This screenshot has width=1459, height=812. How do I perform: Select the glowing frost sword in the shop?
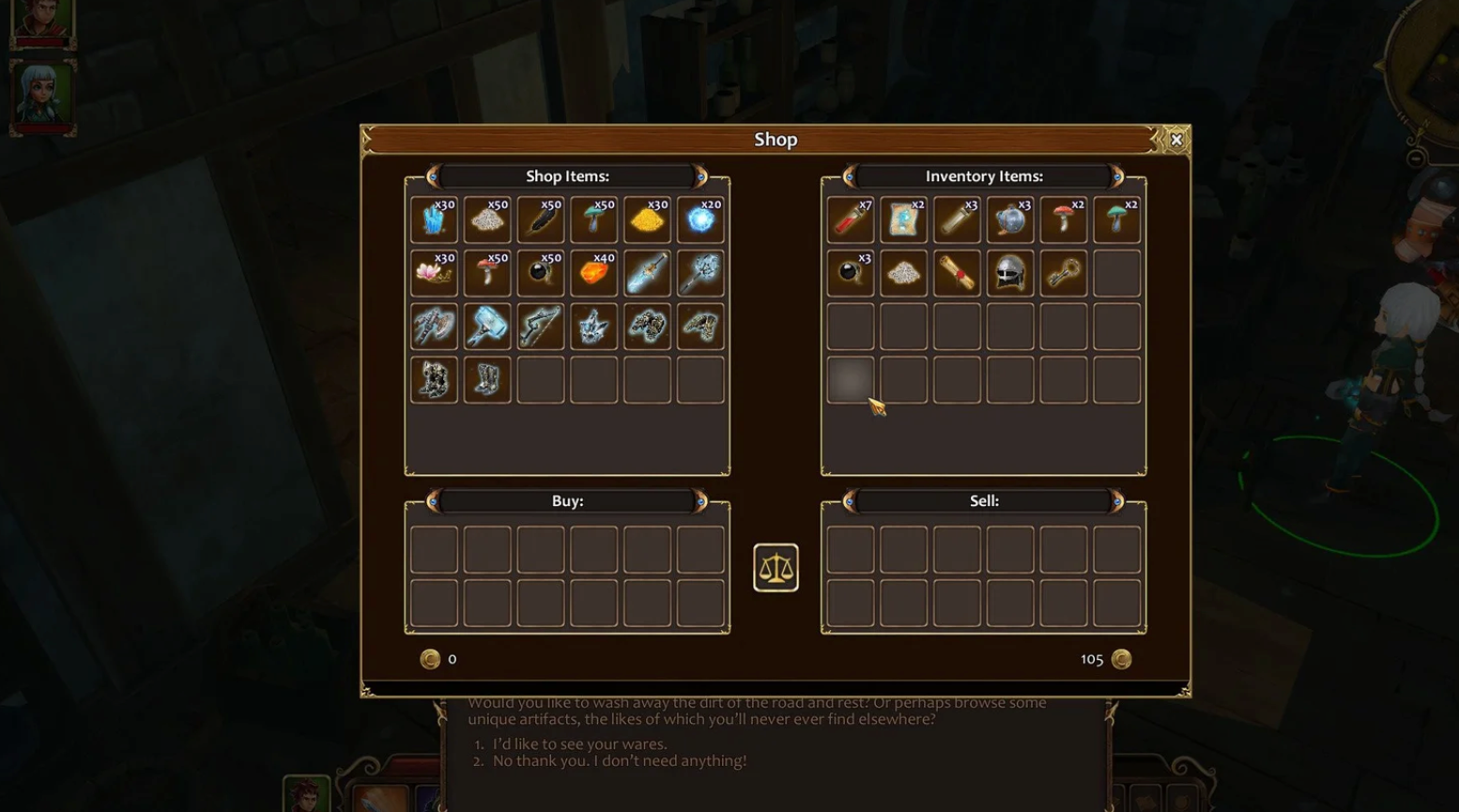(647, 272)
